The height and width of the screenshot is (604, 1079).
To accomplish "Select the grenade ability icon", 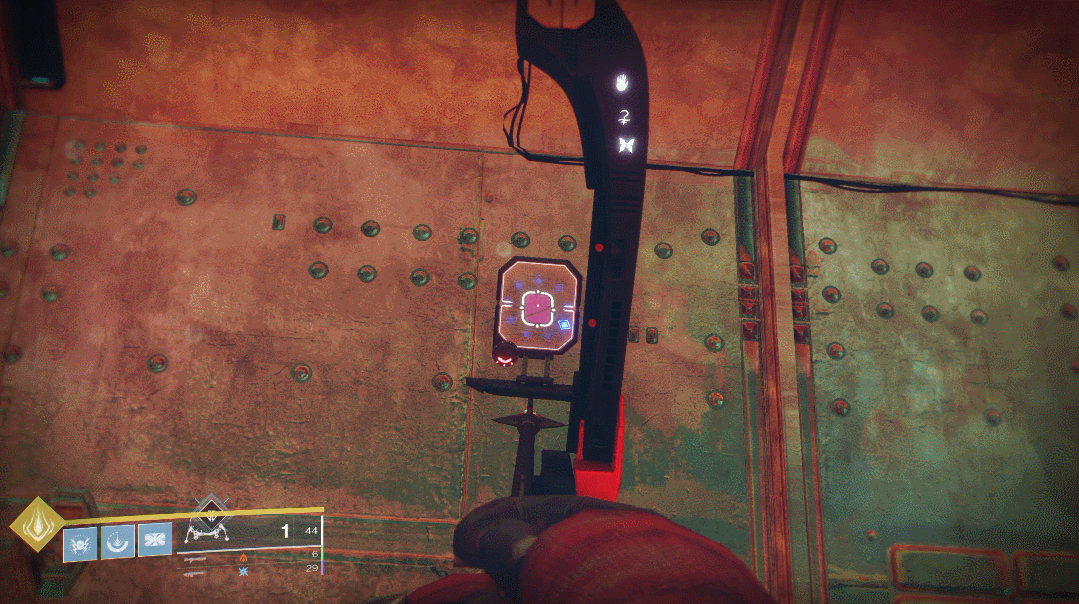I will 79,544.
